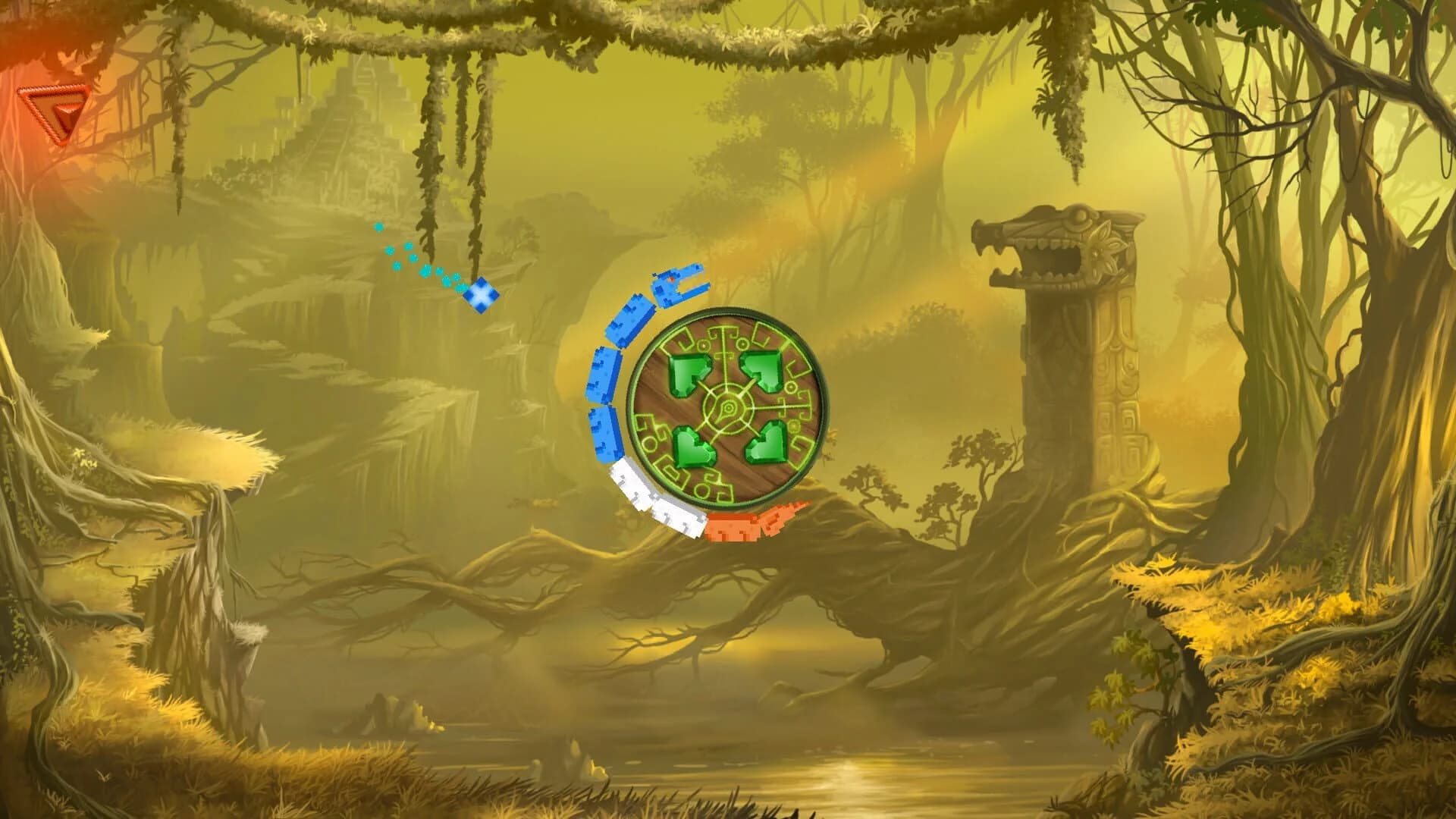Click the top-right green arrow gem
The height and width of the screenshot is (819, 1456).
763,369
